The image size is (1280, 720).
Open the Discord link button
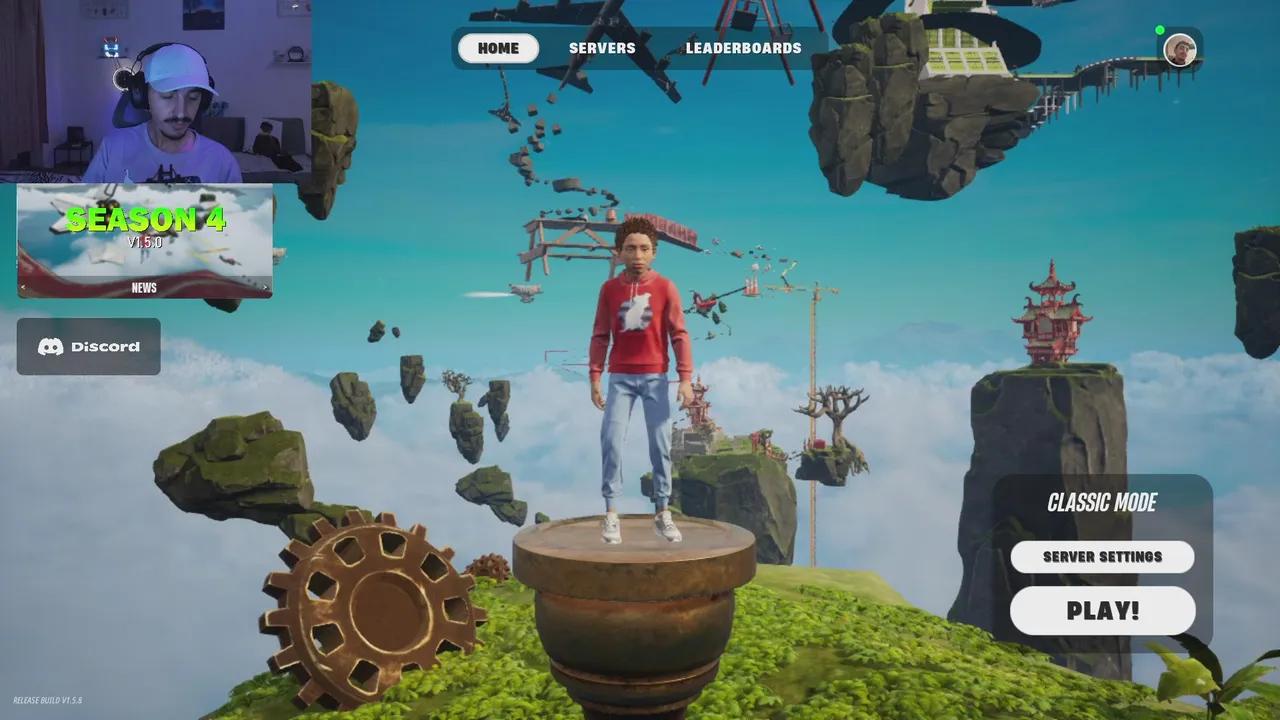pyautogui.click(x=89, y=347)
